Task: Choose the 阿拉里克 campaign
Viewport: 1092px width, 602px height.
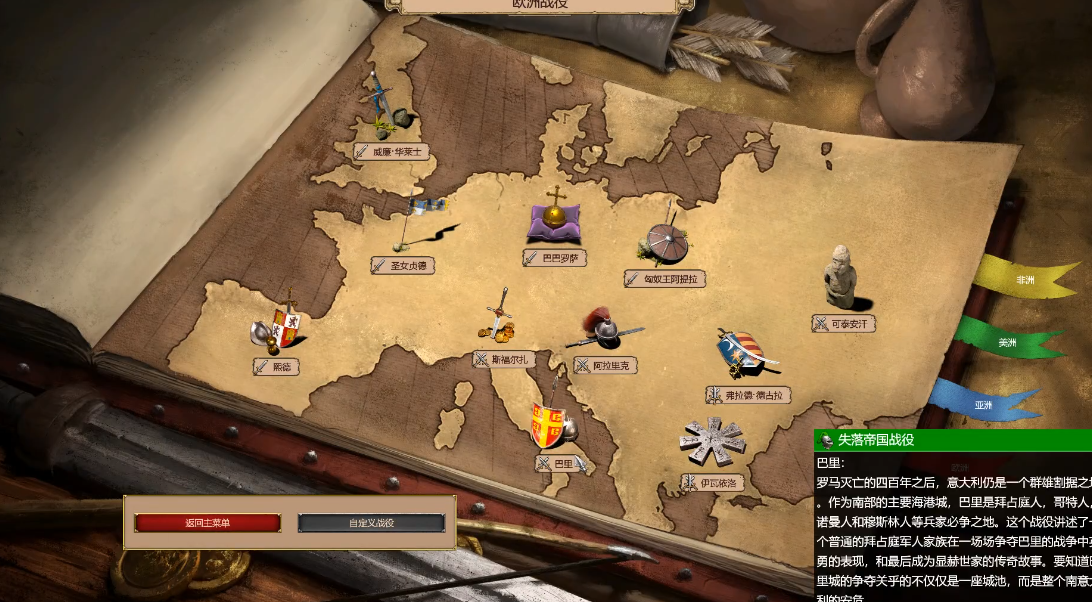Action: 606,365
